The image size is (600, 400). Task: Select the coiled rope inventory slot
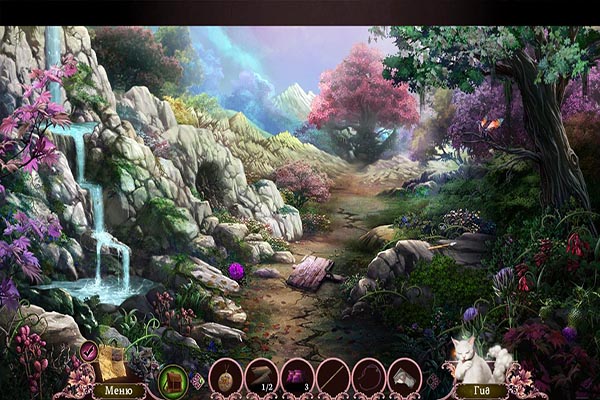(370, 377)
